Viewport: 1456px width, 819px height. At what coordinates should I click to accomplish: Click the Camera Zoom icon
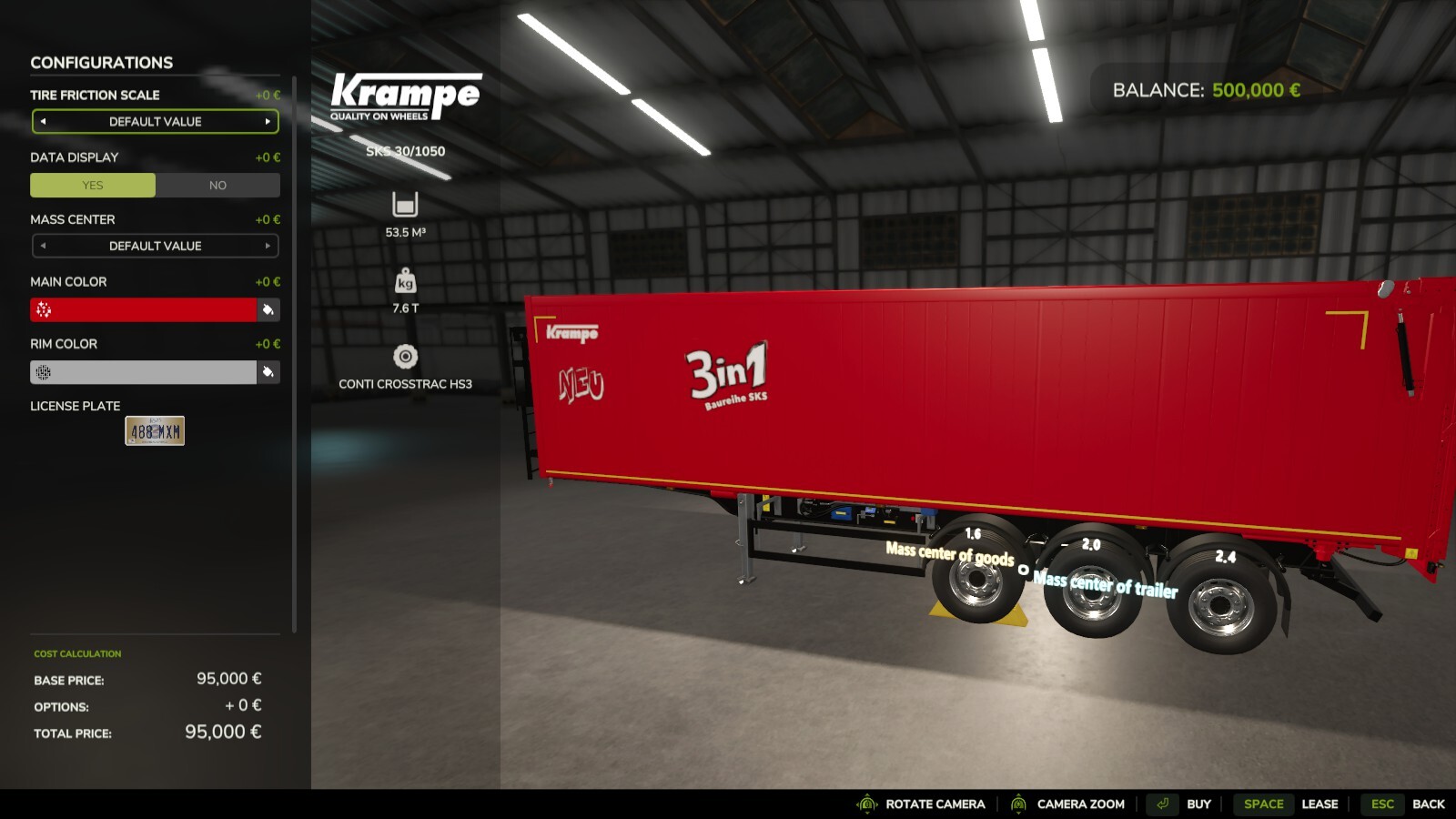pyautogui.click(x=1017, y=804)
